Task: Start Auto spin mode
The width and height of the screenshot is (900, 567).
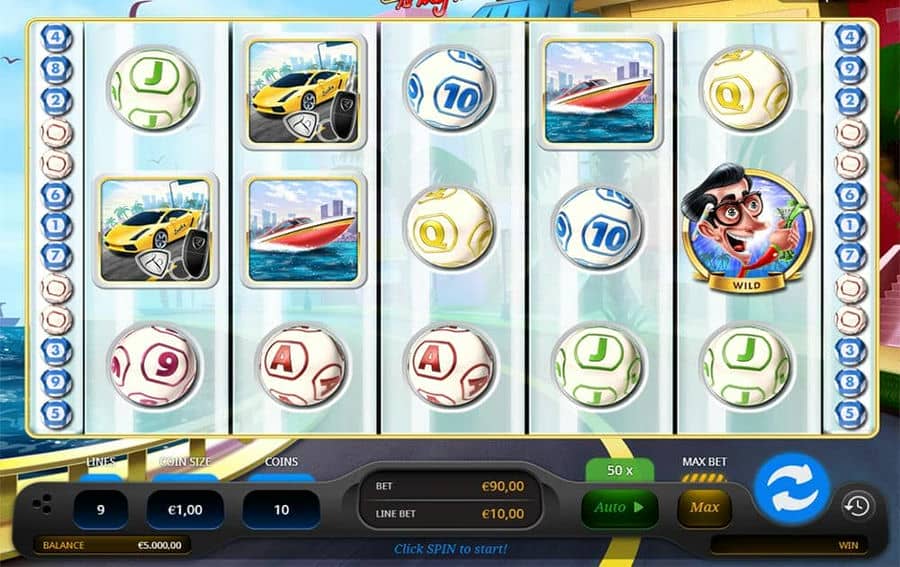Action: (619, 508)
